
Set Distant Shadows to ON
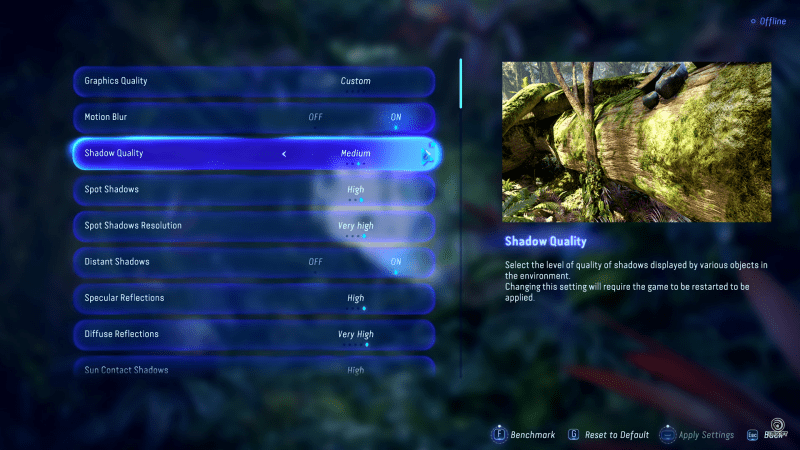coord(396,262)
